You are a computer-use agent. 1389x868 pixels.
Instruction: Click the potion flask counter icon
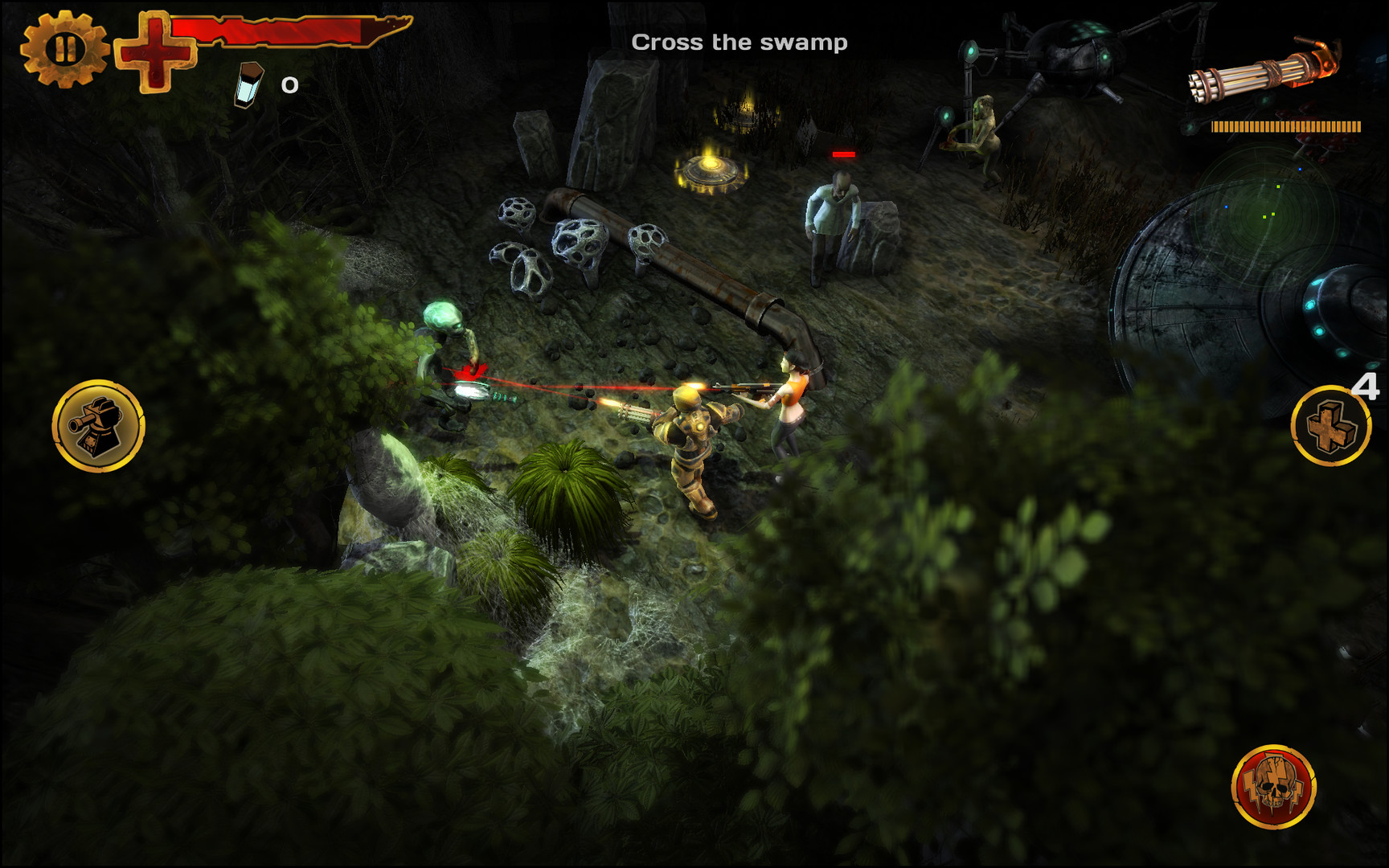click(x=249, y=84)
